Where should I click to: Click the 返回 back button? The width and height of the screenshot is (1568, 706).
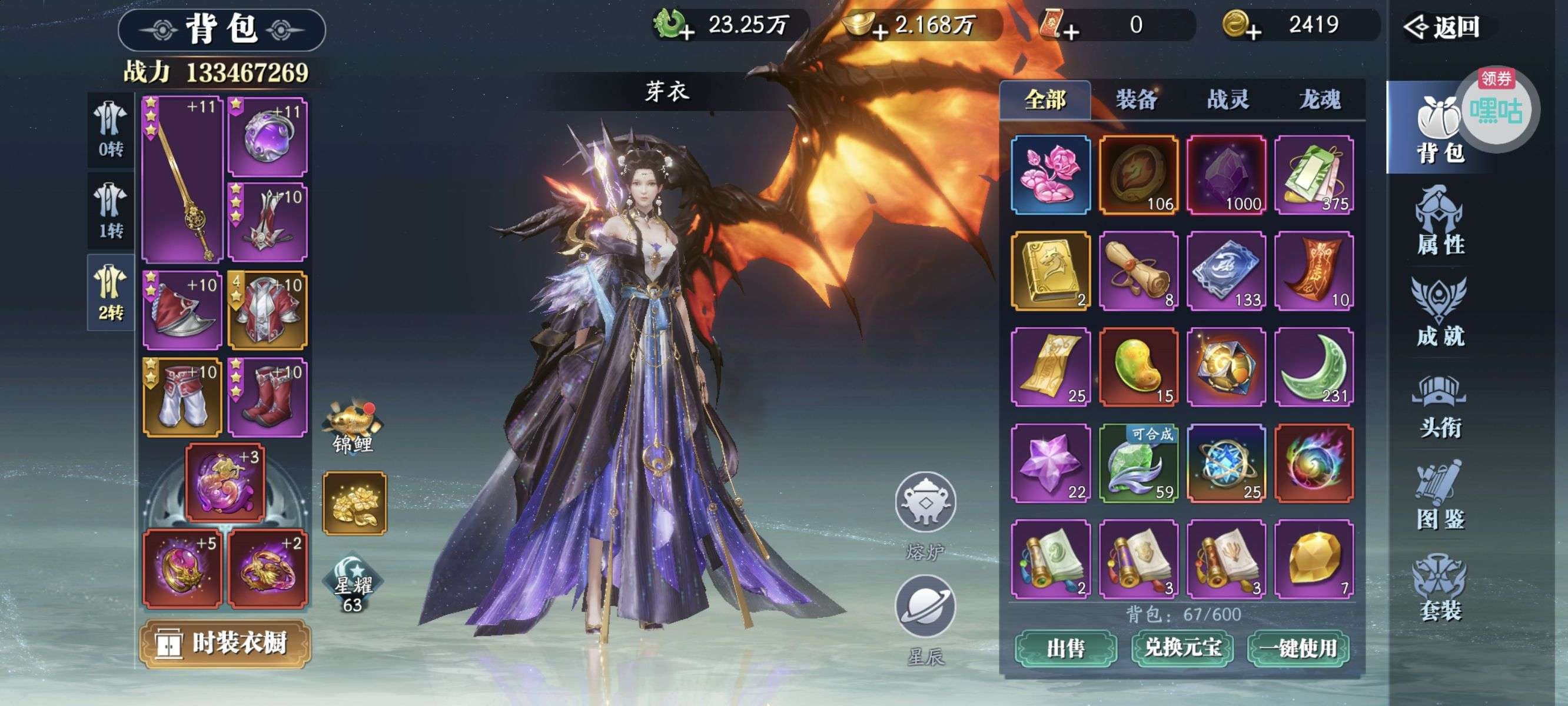tap(1443, 26)
